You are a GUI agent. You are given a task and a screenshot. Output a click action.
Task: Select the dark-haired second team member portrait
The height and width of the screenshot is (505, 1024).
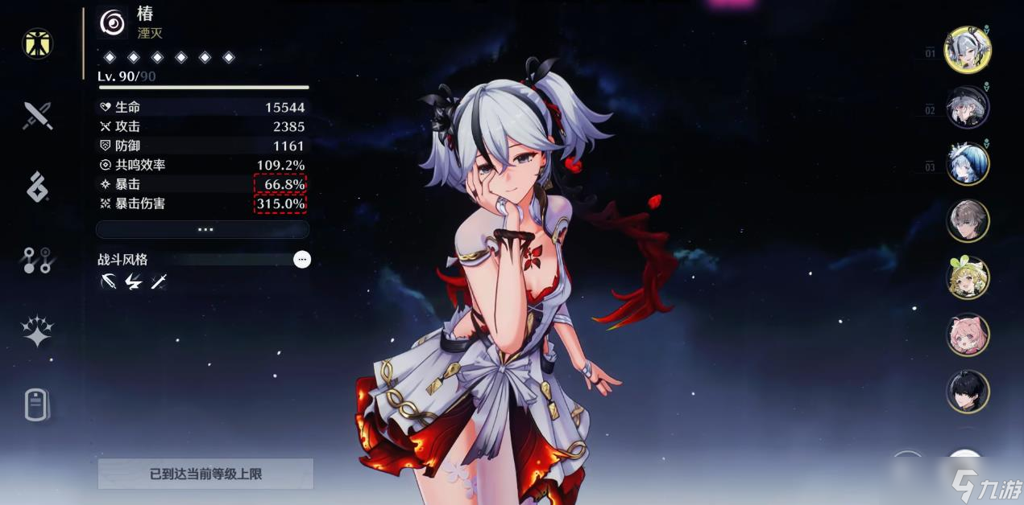[x=967, y=107]
